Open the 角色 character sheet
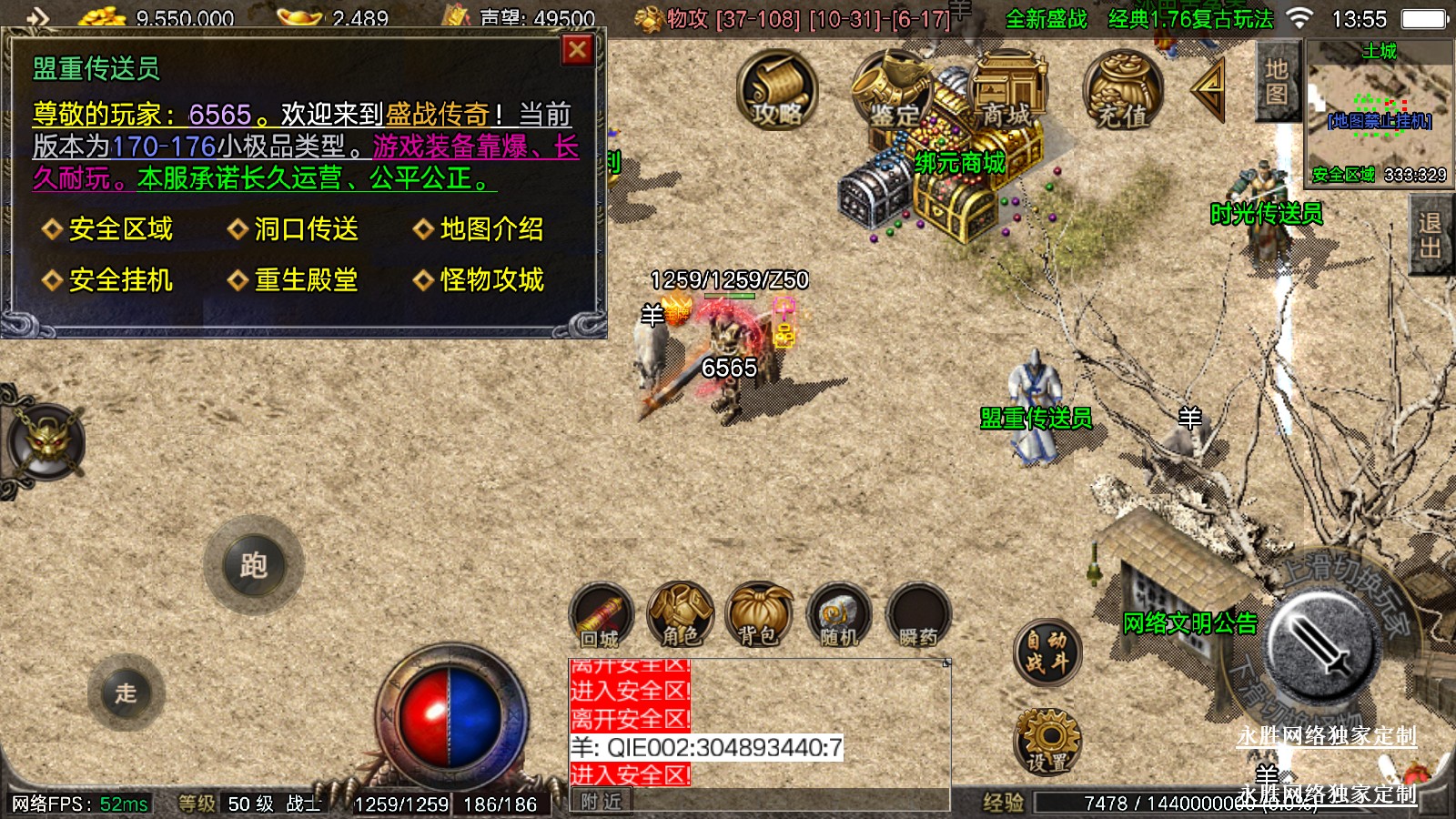The image size is (1456, 819). (x=680, y=616)
